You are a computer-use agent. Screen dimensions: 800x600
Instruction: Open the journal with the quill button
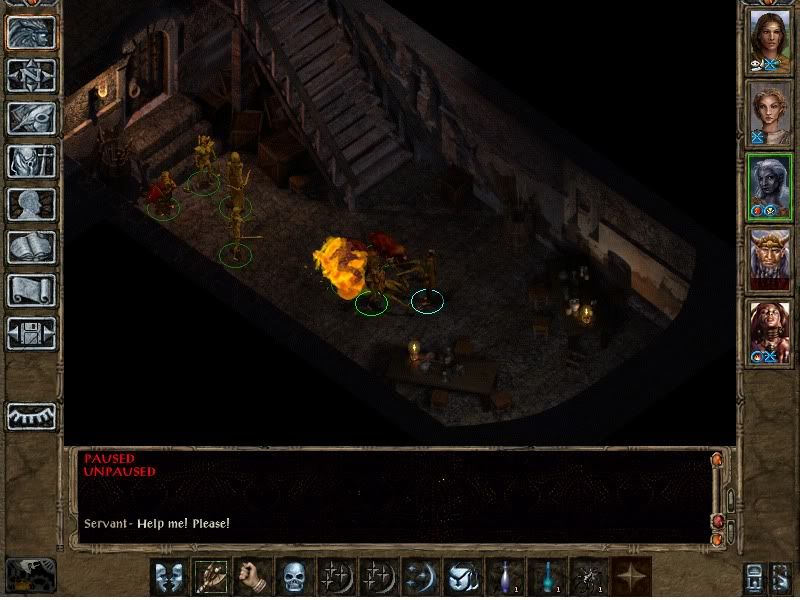point(31,117)
